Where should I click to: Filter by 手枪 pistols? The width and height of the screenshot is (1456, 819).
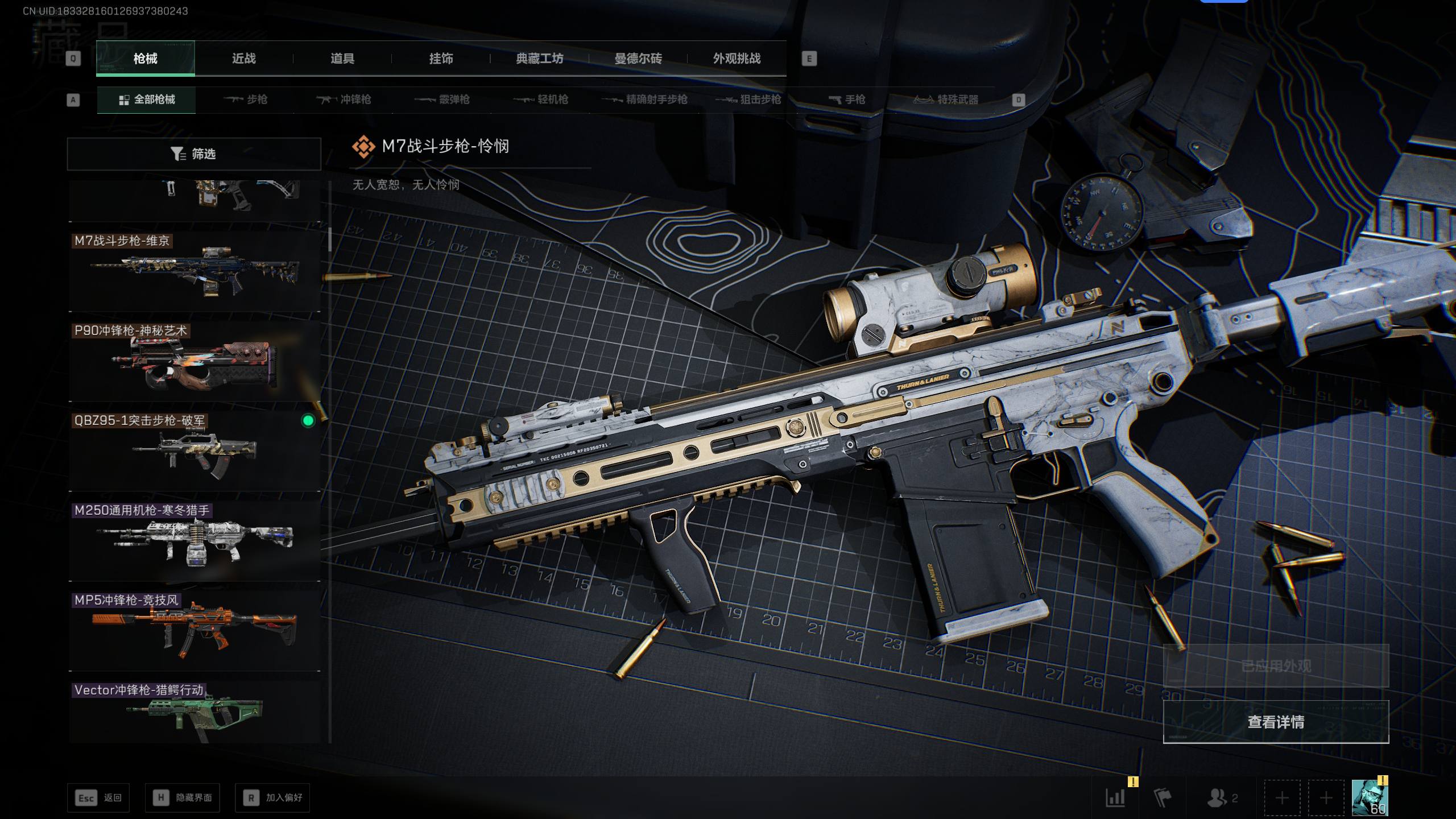[x=847, y=100]
